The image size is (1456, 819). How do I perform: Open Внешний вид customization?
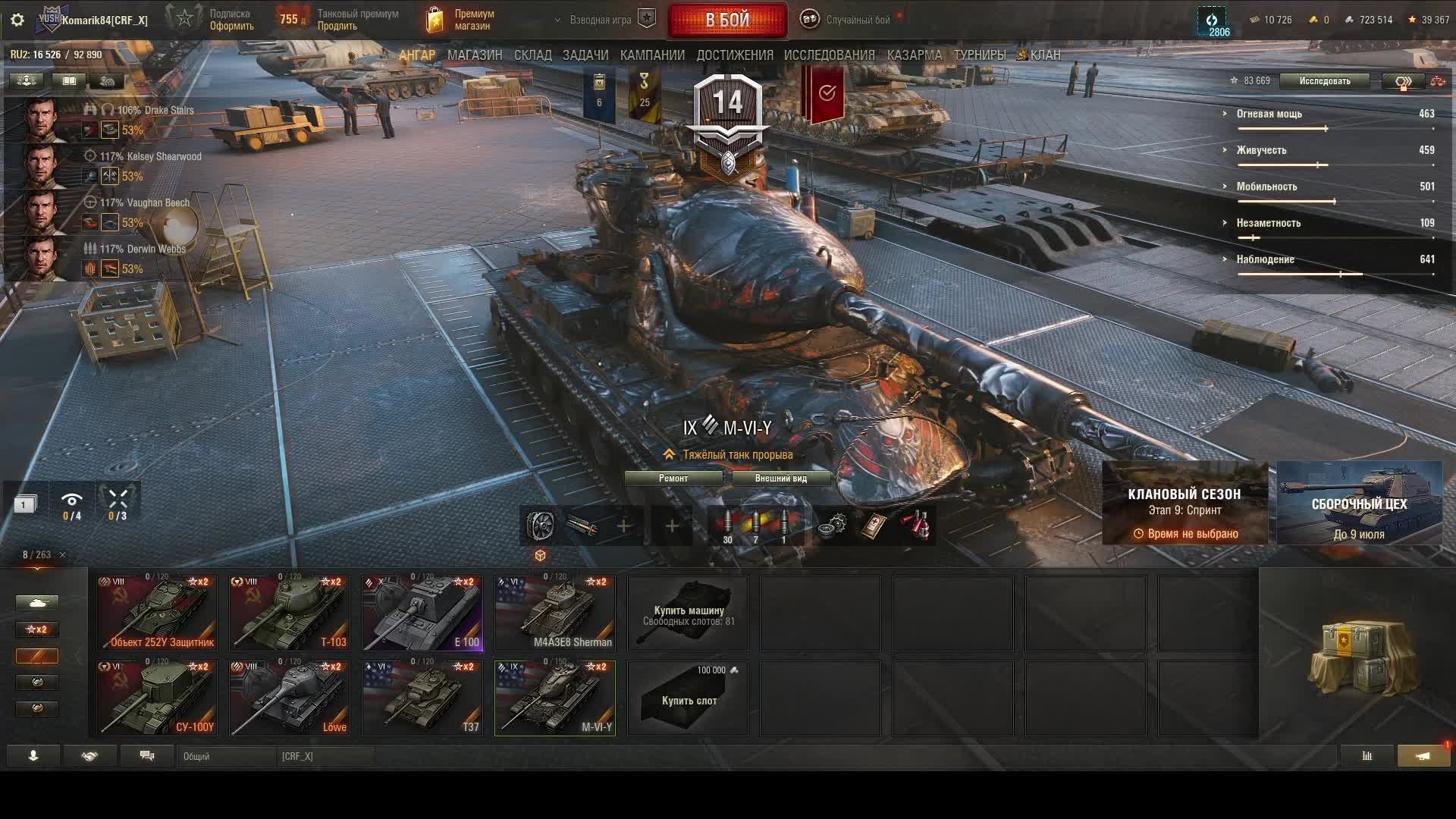coord(780,479)
